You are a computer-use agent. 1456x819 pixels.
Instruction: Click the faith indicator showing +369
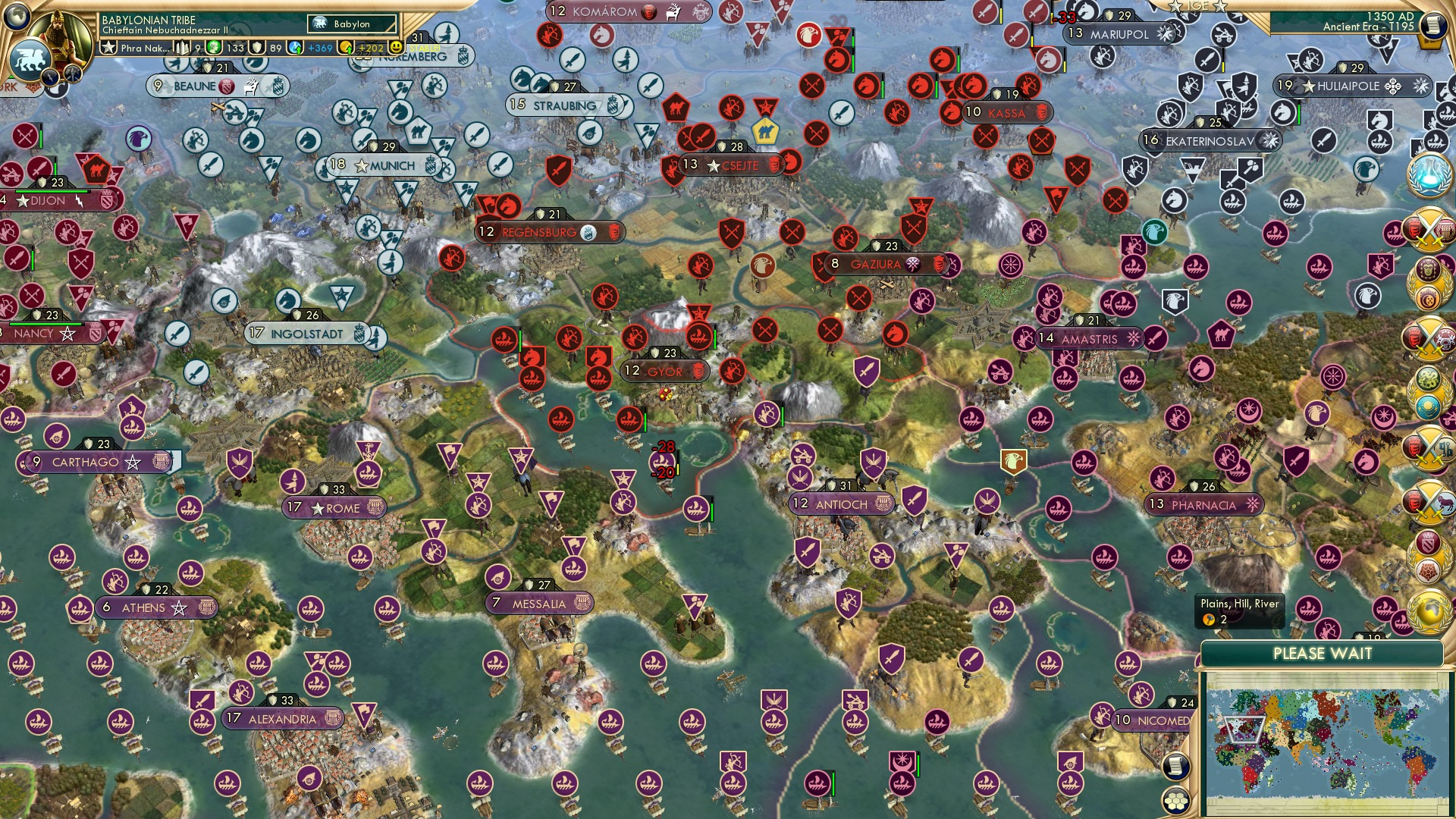[x=292, y=47]
